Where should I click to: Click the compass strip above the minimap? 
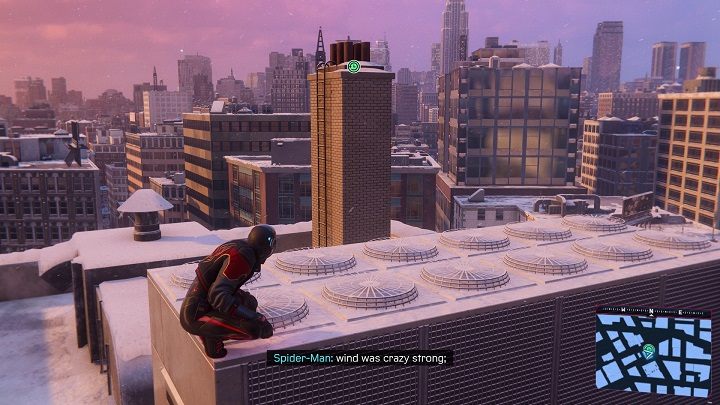653,312
